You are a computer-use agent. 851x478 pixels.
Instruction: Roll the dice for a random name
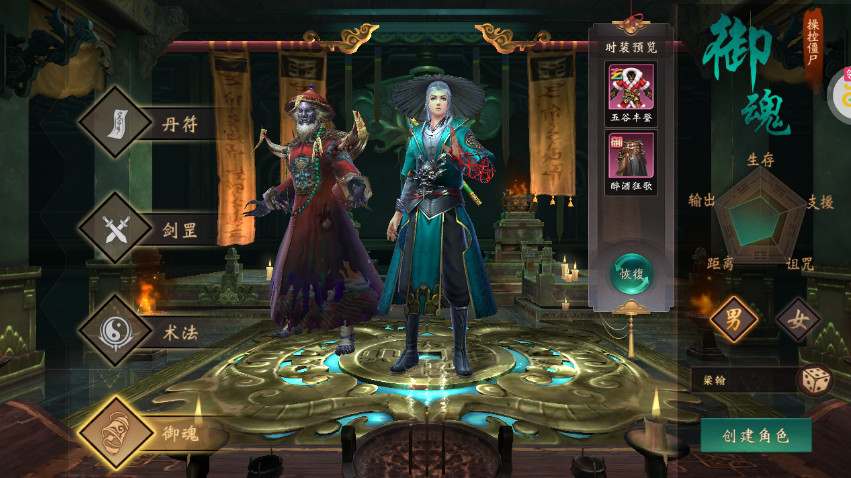(813, 380)
